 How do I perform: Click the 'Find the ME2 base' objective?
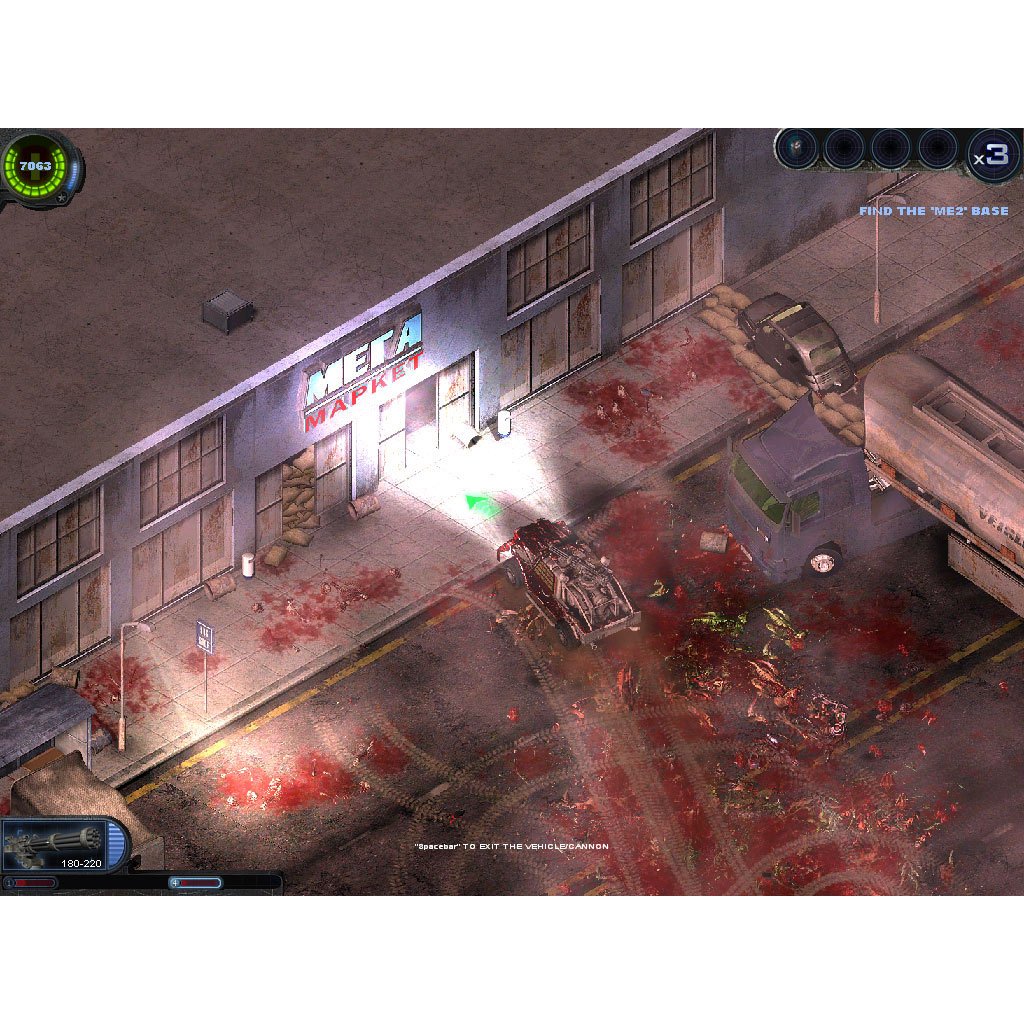(x=933, y=211)
